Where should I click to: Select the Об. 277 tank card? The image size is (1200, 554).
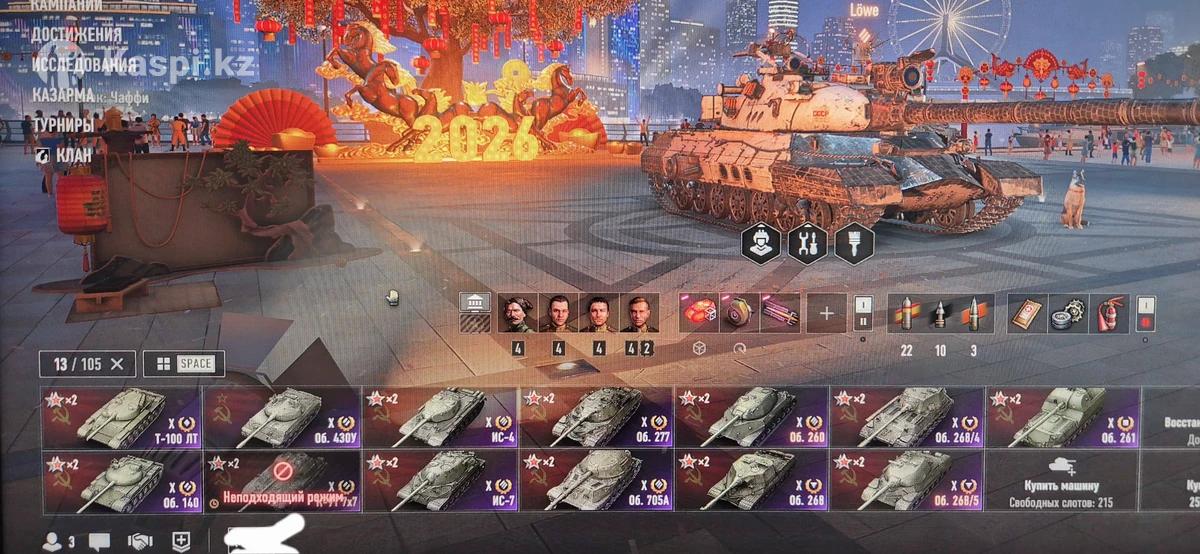click(596, 416)
